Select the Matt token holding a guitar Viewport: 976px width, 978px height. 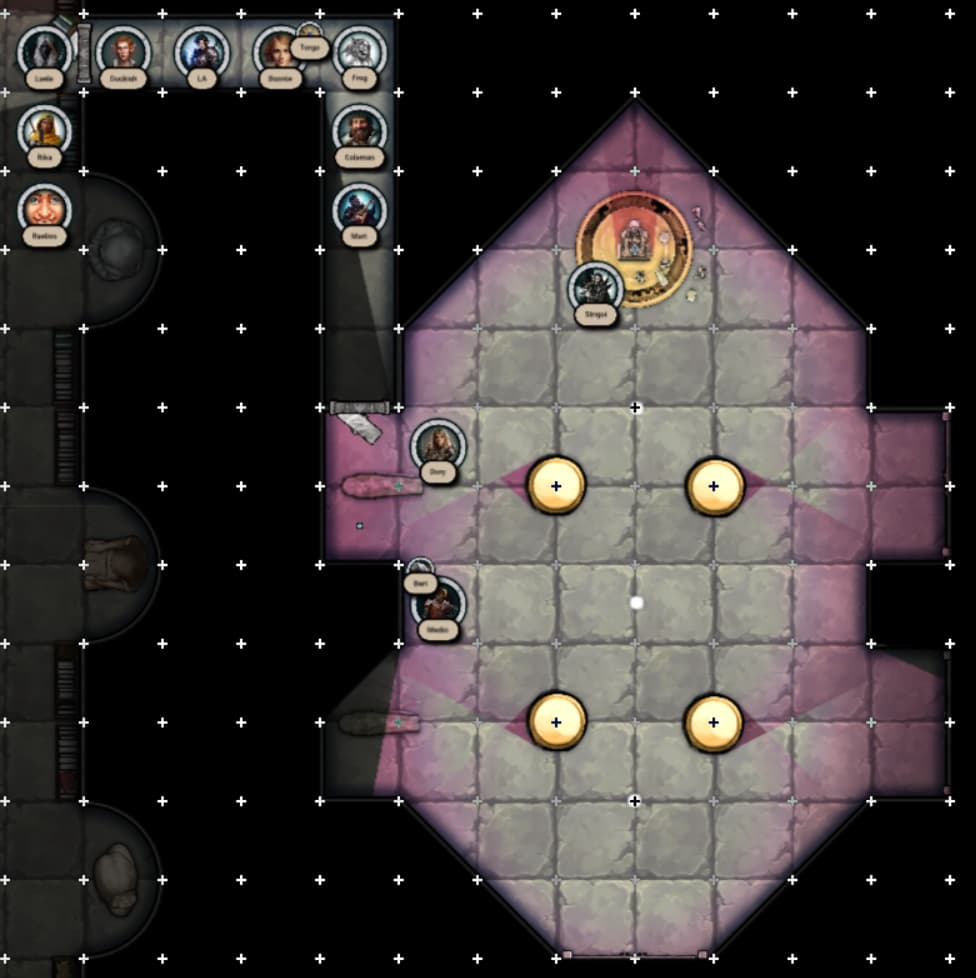[359, 208]
